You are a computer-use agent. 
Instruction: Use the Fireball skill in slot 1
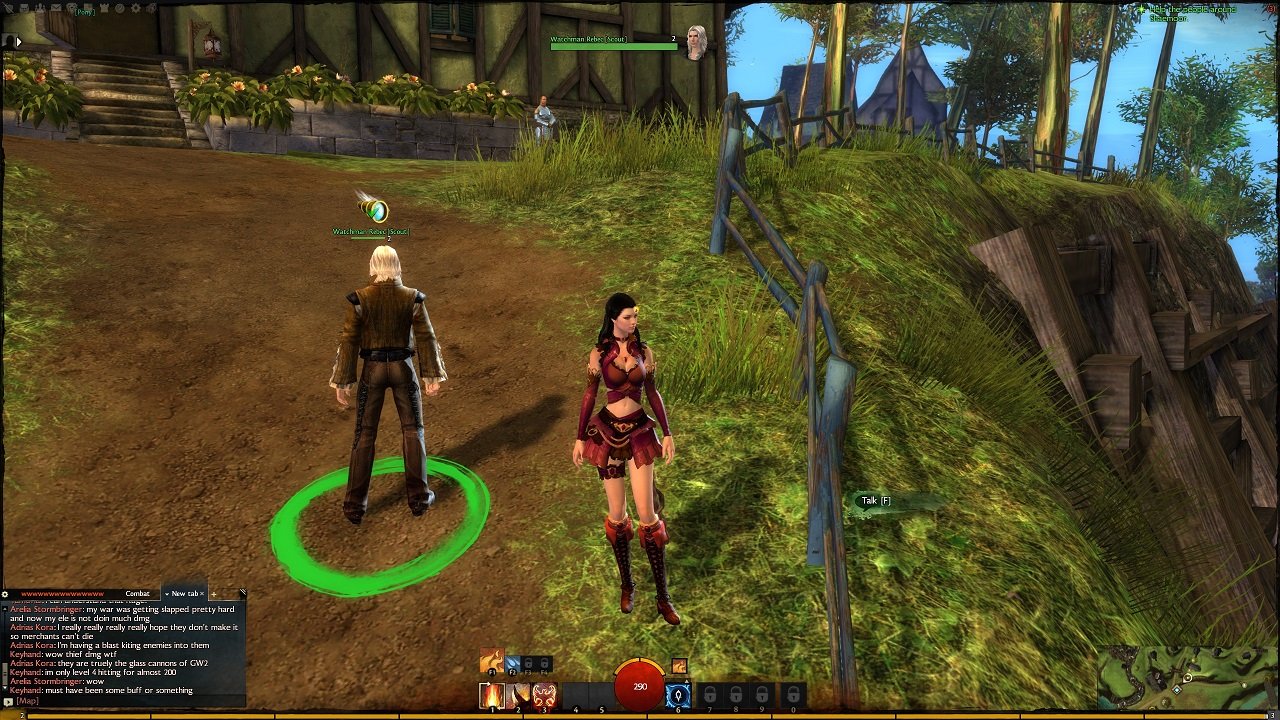tap(492, 694)
